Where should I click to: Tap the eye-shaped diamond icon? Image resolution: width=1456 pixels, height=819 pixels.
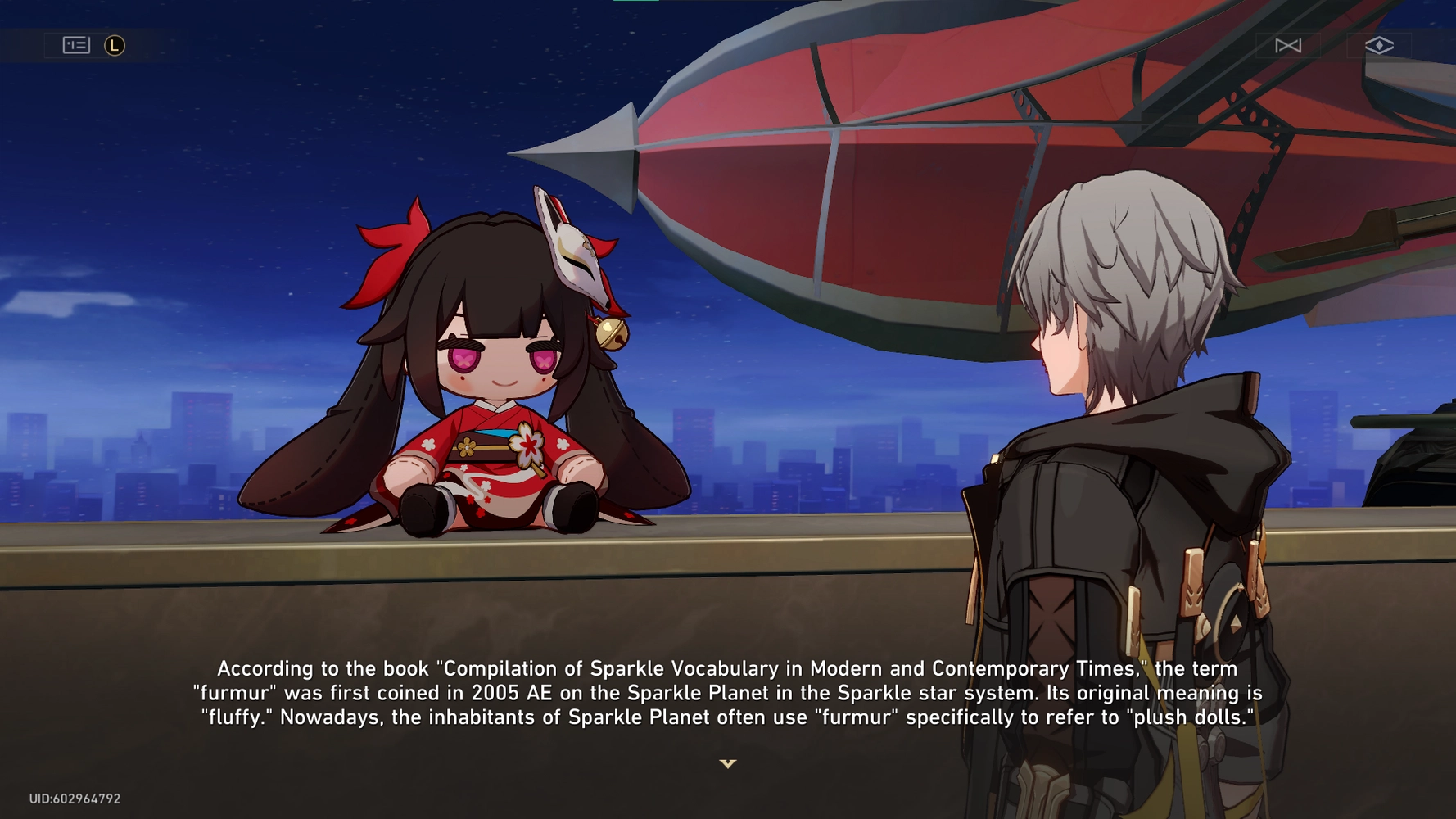tap(1381, 45)
